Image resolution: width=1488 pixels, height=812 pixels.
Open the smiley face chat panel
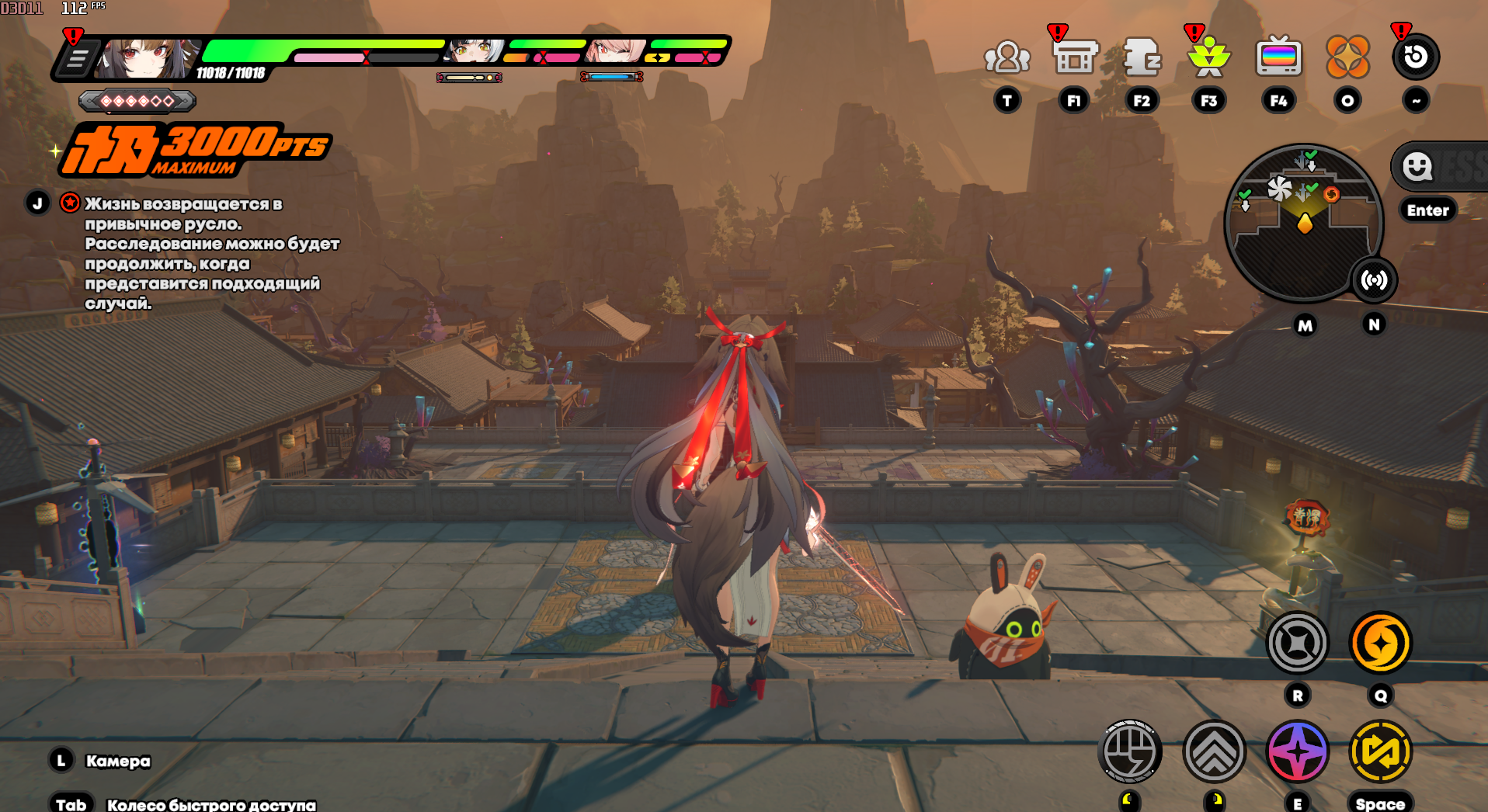[1417, 166]
